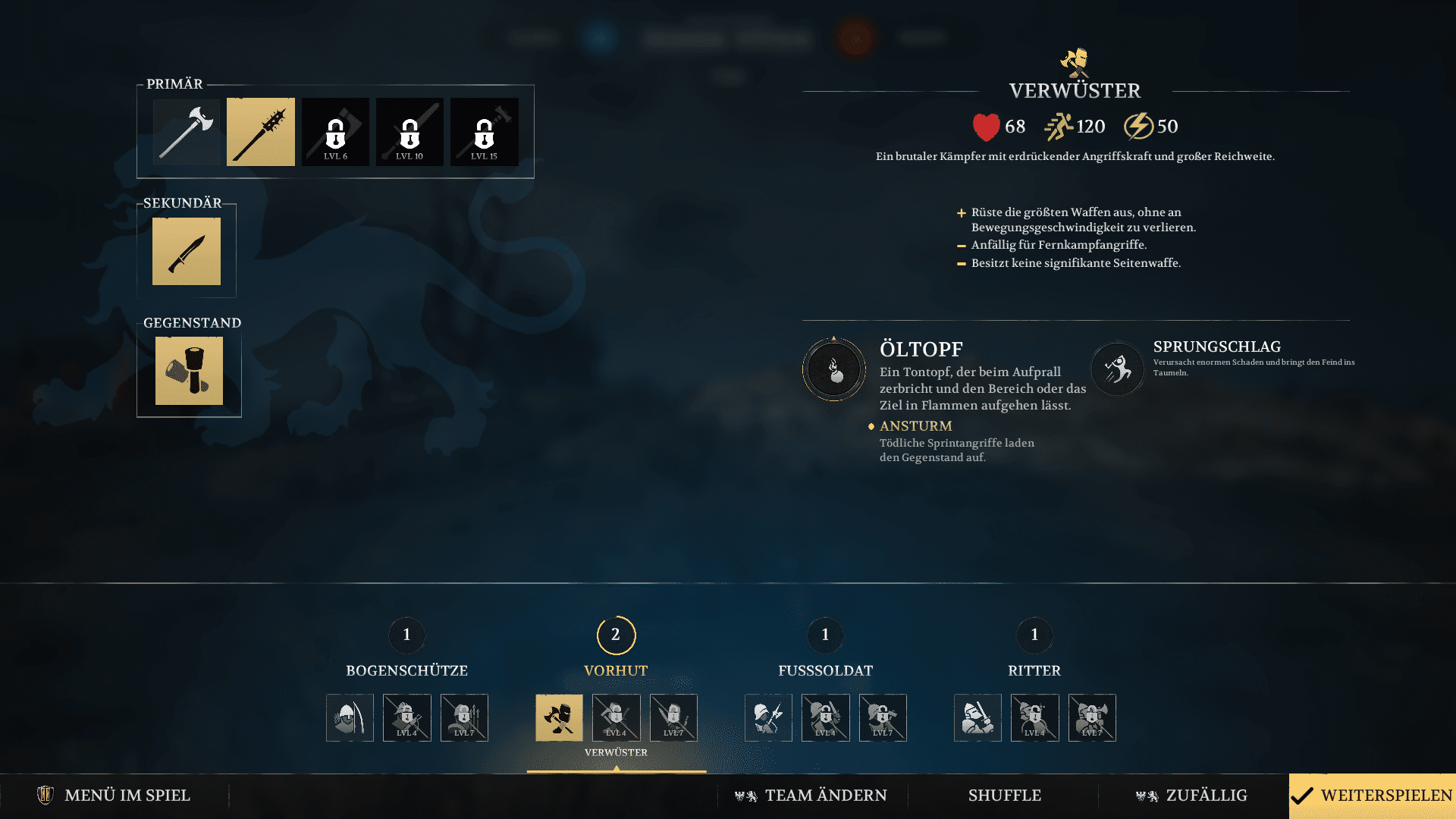Image resolution: width=1456 pixels, height=819 pixels.
Task: Select the knife secondary weapon
Action: pyautogui.click(x=186, y=251)
